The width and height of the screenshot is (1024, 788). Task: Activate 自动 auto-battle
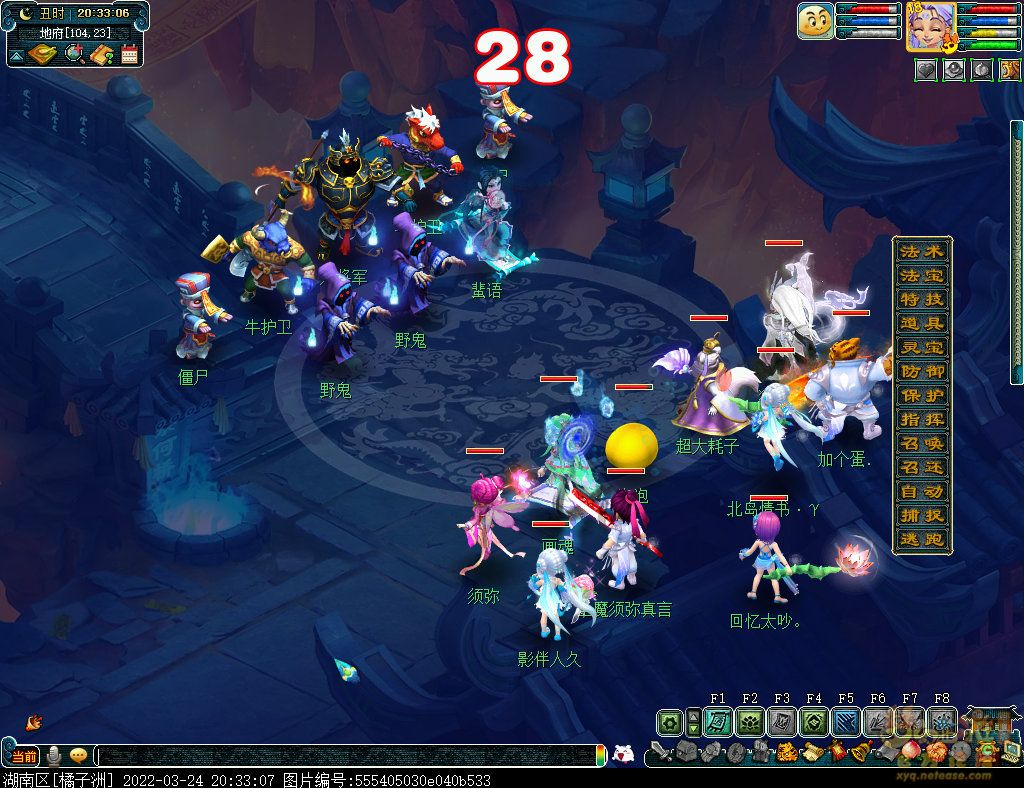point(921,492)
